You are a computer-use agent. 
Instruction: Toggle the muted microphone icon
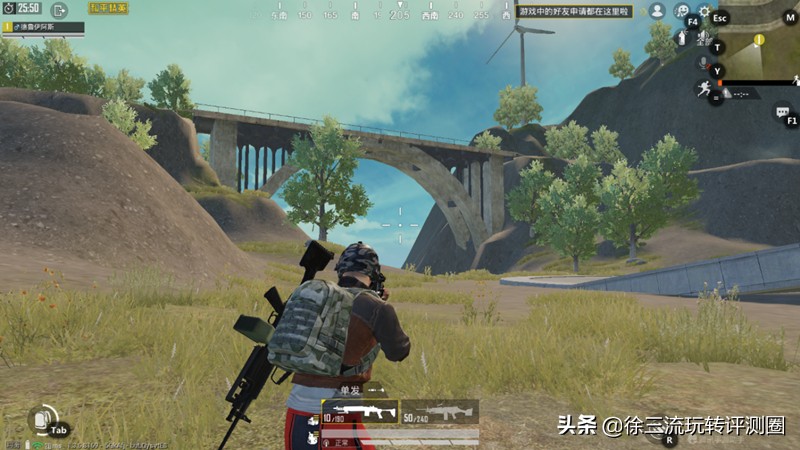click(704, 64)
